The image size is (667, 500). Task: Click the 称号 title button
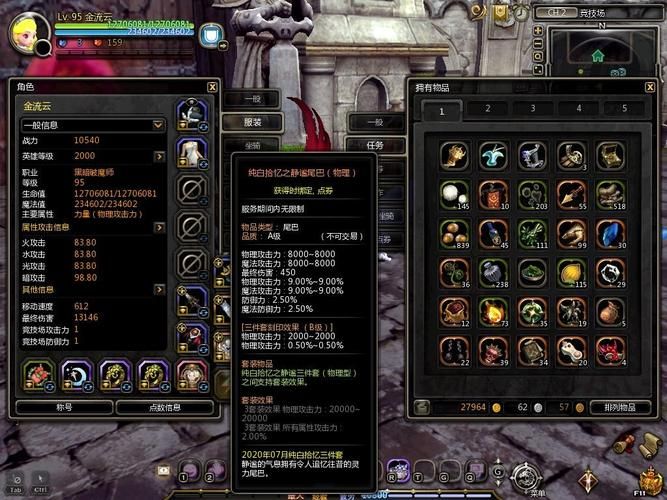(x=63, y=407)
